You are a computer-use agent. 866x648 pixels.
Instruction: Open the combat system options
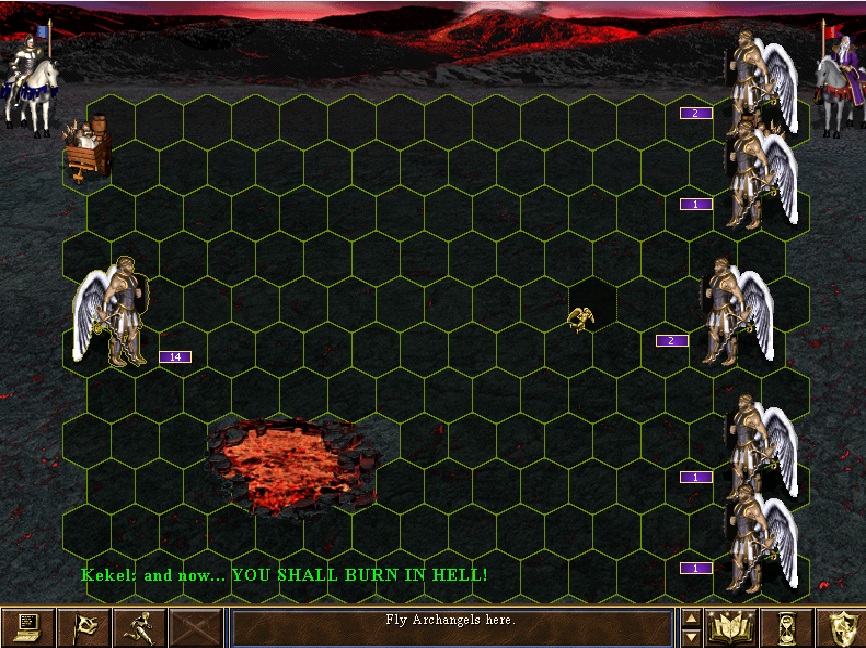tap(28, 627)
